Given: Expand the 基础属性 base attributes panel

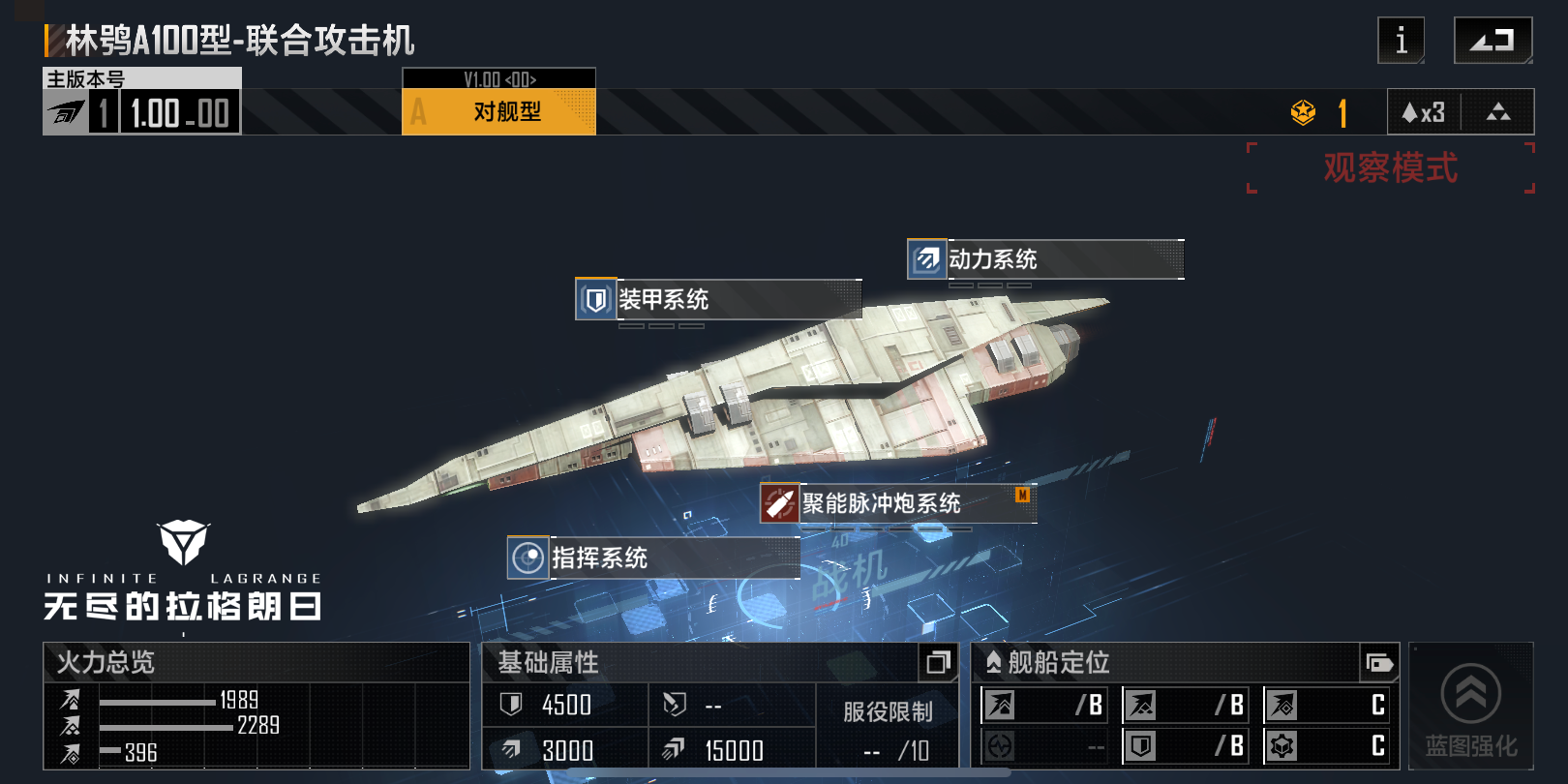Looking at the screenshot, I should [937, 663].
